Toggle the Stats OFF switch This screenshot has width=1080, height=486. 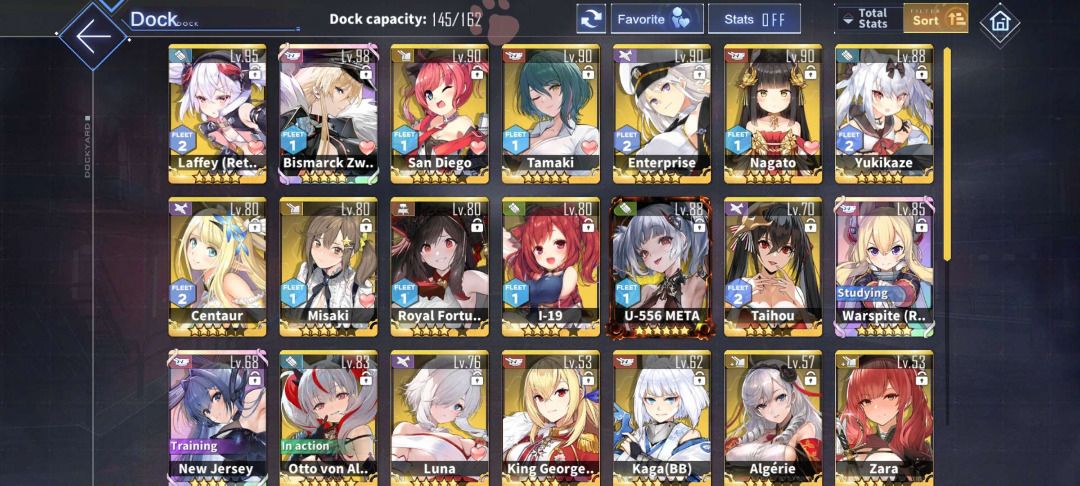click(x=754, y=19)
